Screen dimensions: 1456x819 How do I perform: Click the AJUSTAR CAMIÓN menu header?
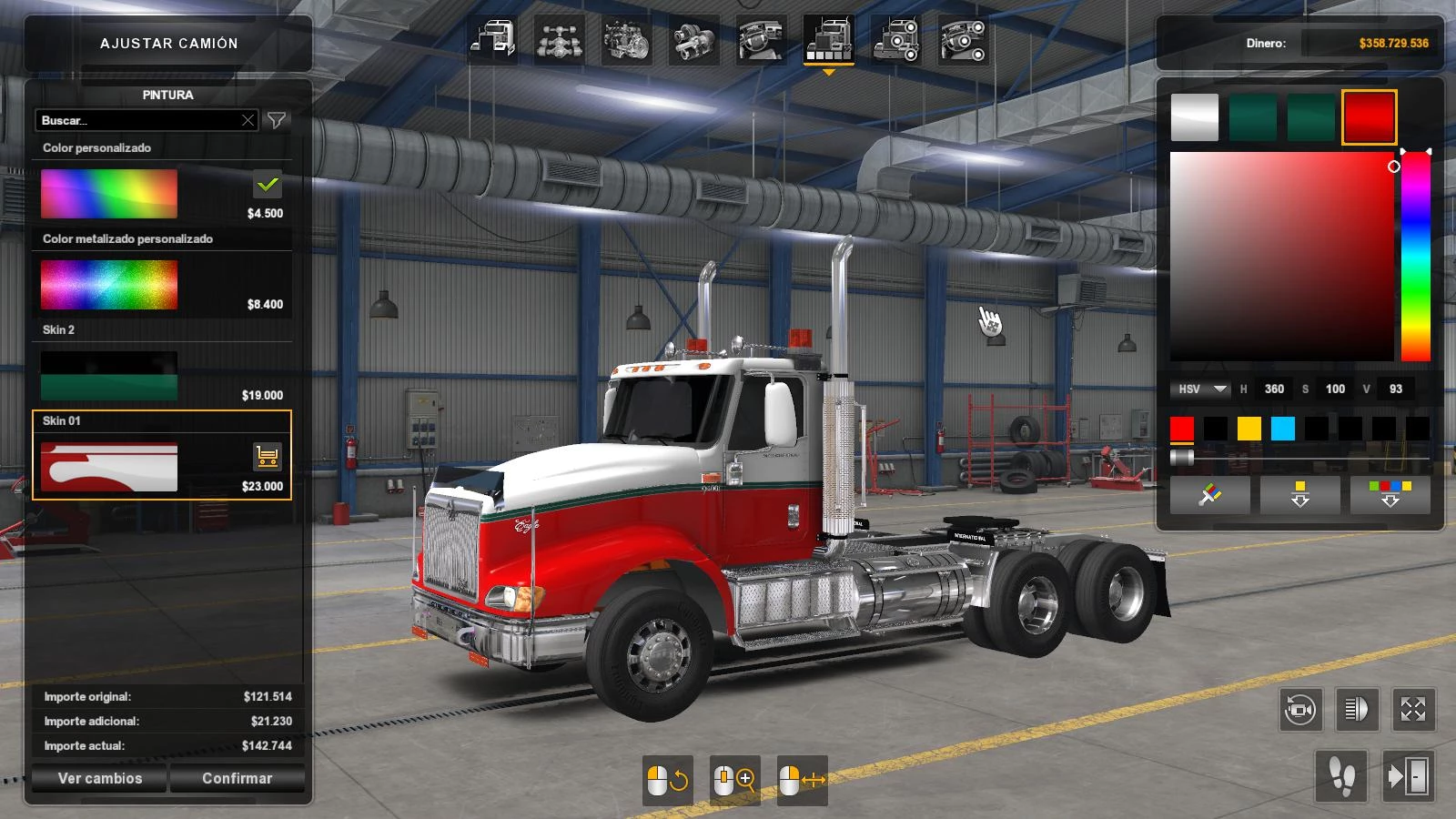[x=169, y=43]
